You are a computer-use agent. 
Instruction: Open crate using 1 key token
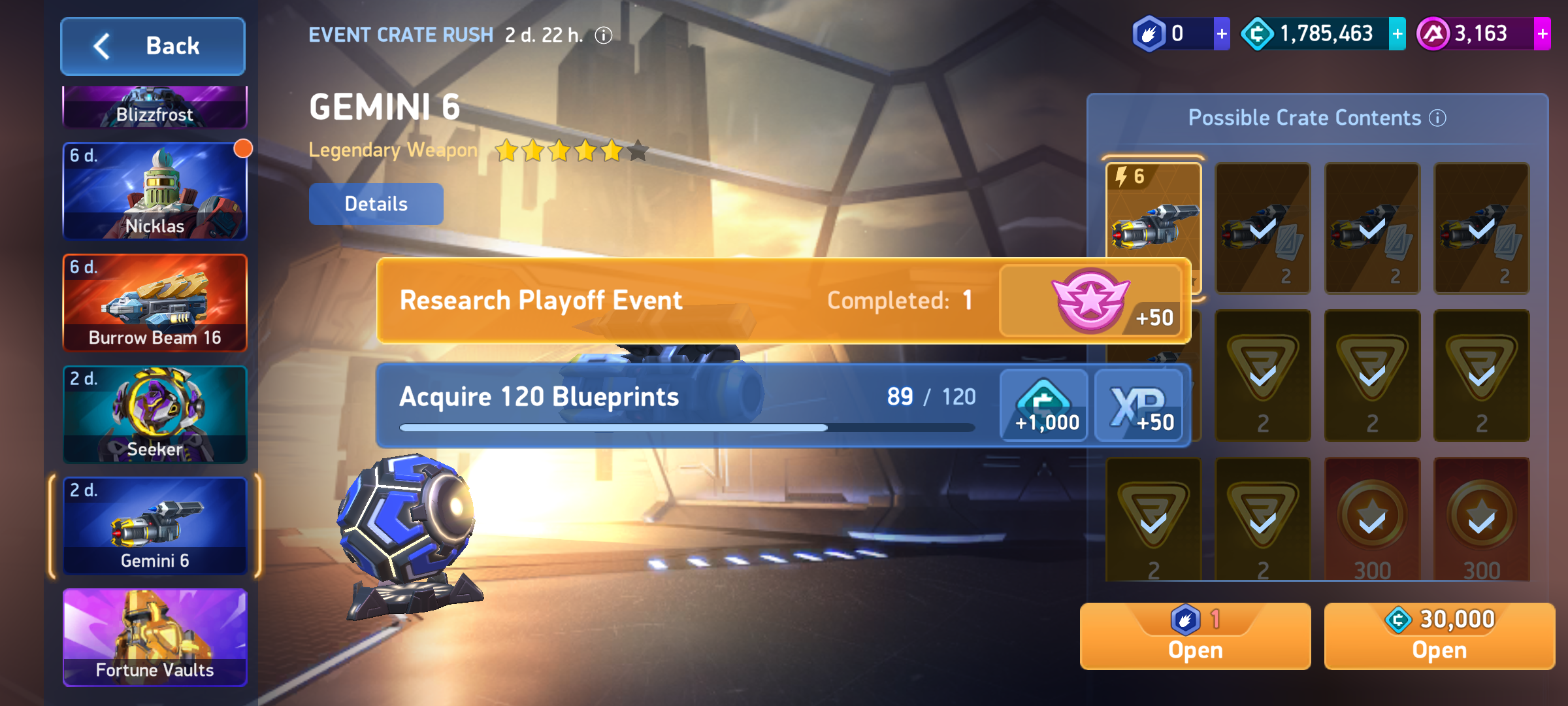pyautogui.click(x=1195, y=636)
